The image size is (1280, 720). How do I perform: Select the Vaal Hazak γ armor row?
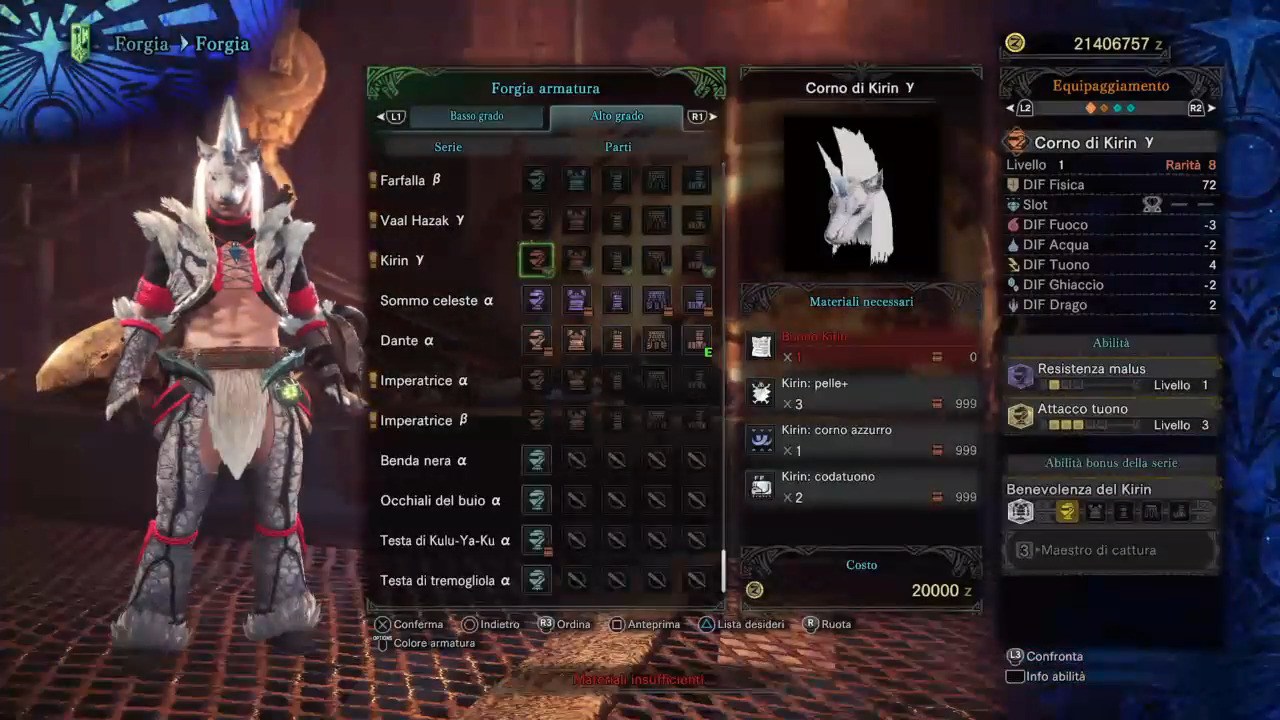pos(422,221)
